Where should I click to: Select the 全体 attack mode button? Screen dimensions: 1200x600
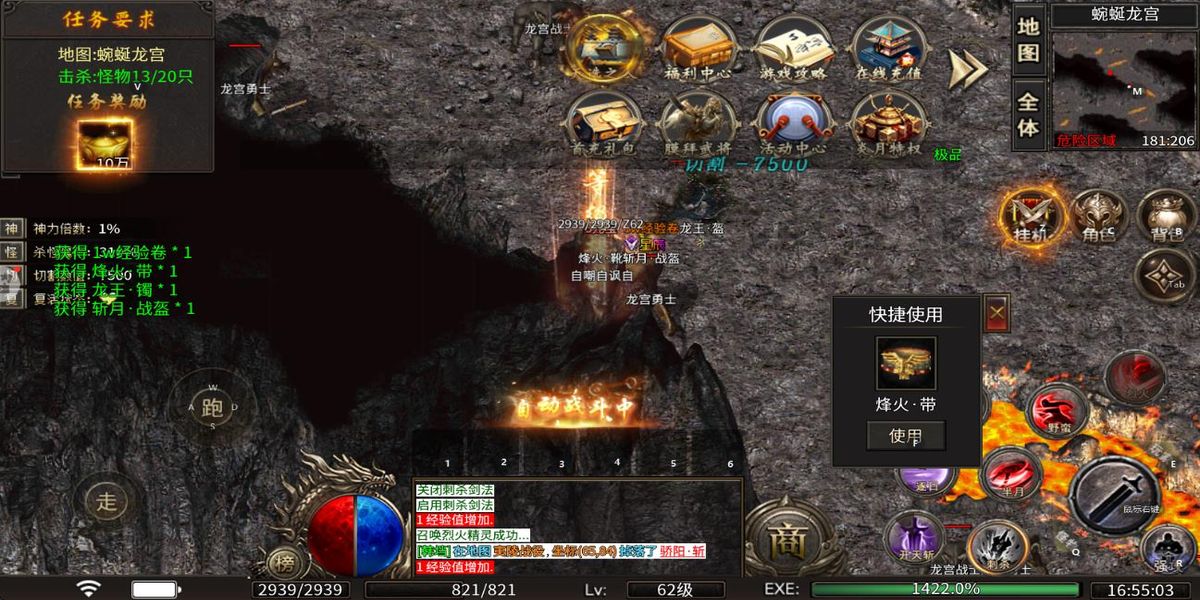(1029, 113)
